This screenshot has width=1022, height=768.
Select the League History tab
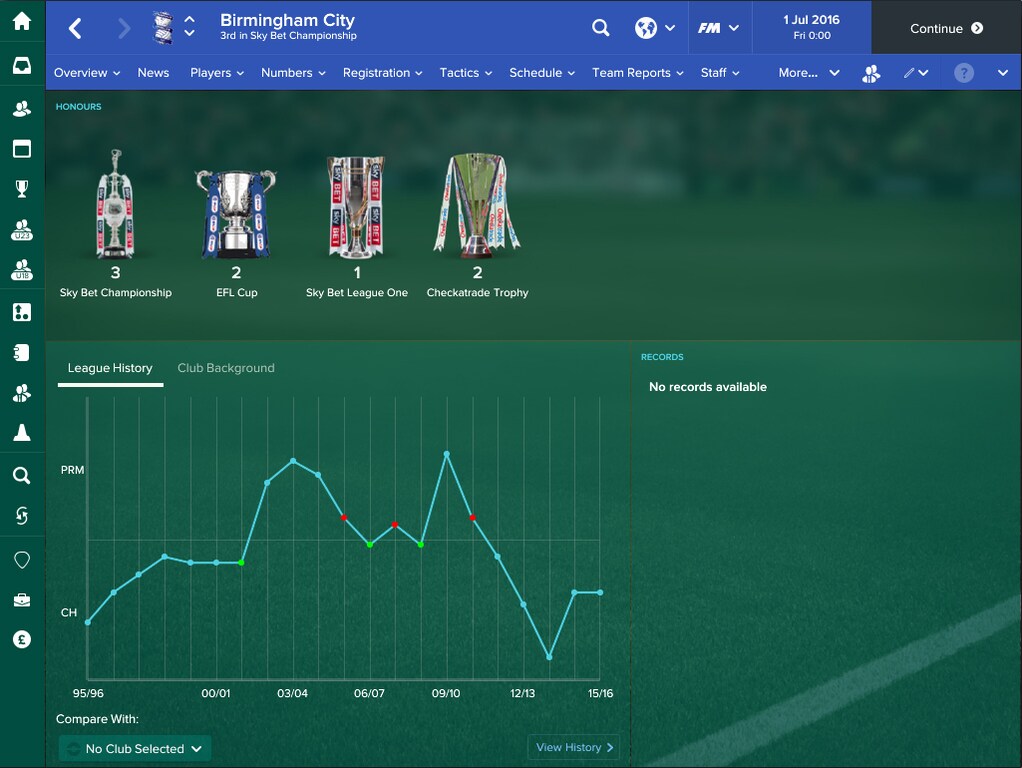click(x=110, y=368)
